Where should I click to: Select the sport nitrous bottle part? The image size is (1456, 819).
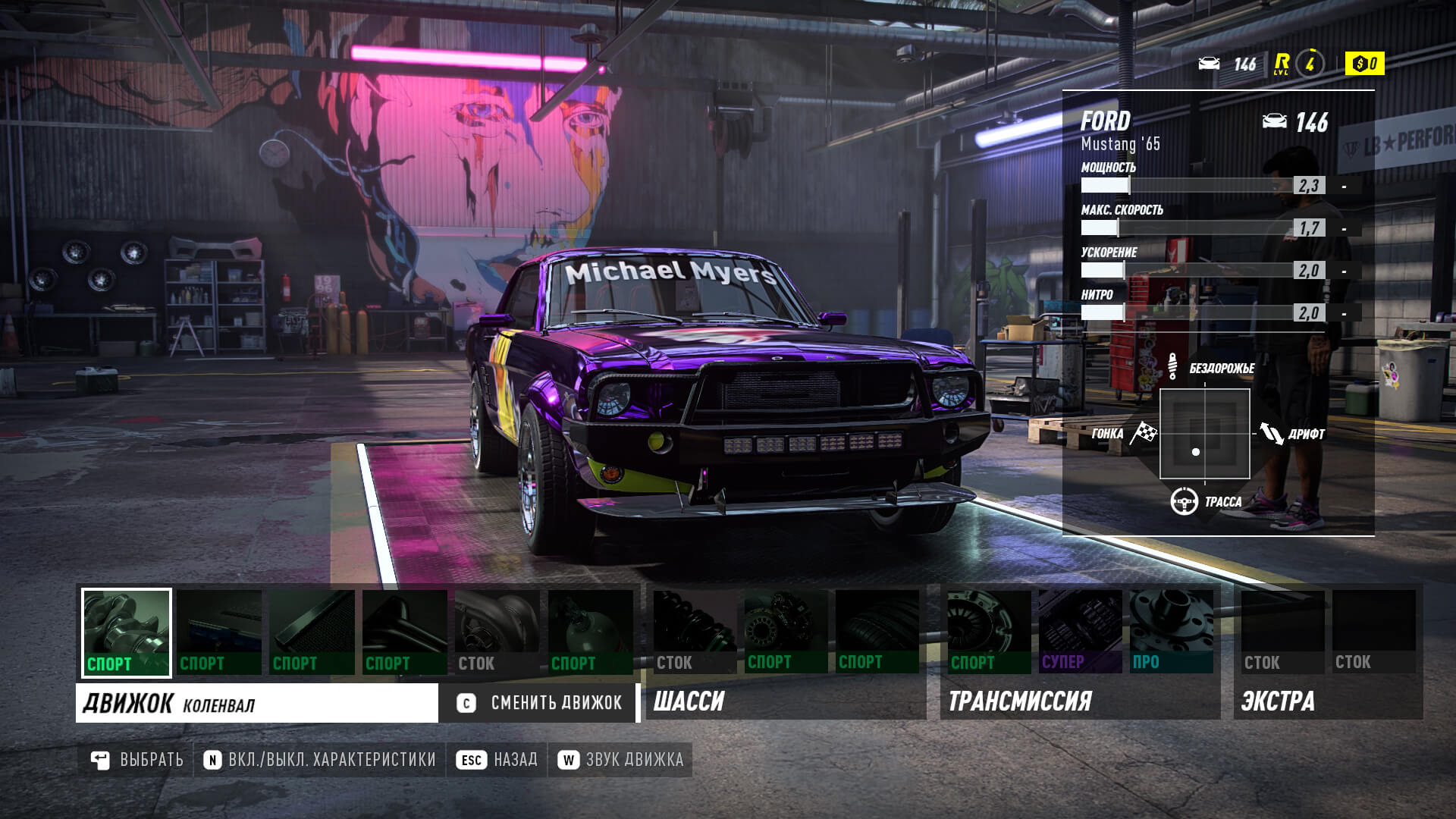click(590, 626)
